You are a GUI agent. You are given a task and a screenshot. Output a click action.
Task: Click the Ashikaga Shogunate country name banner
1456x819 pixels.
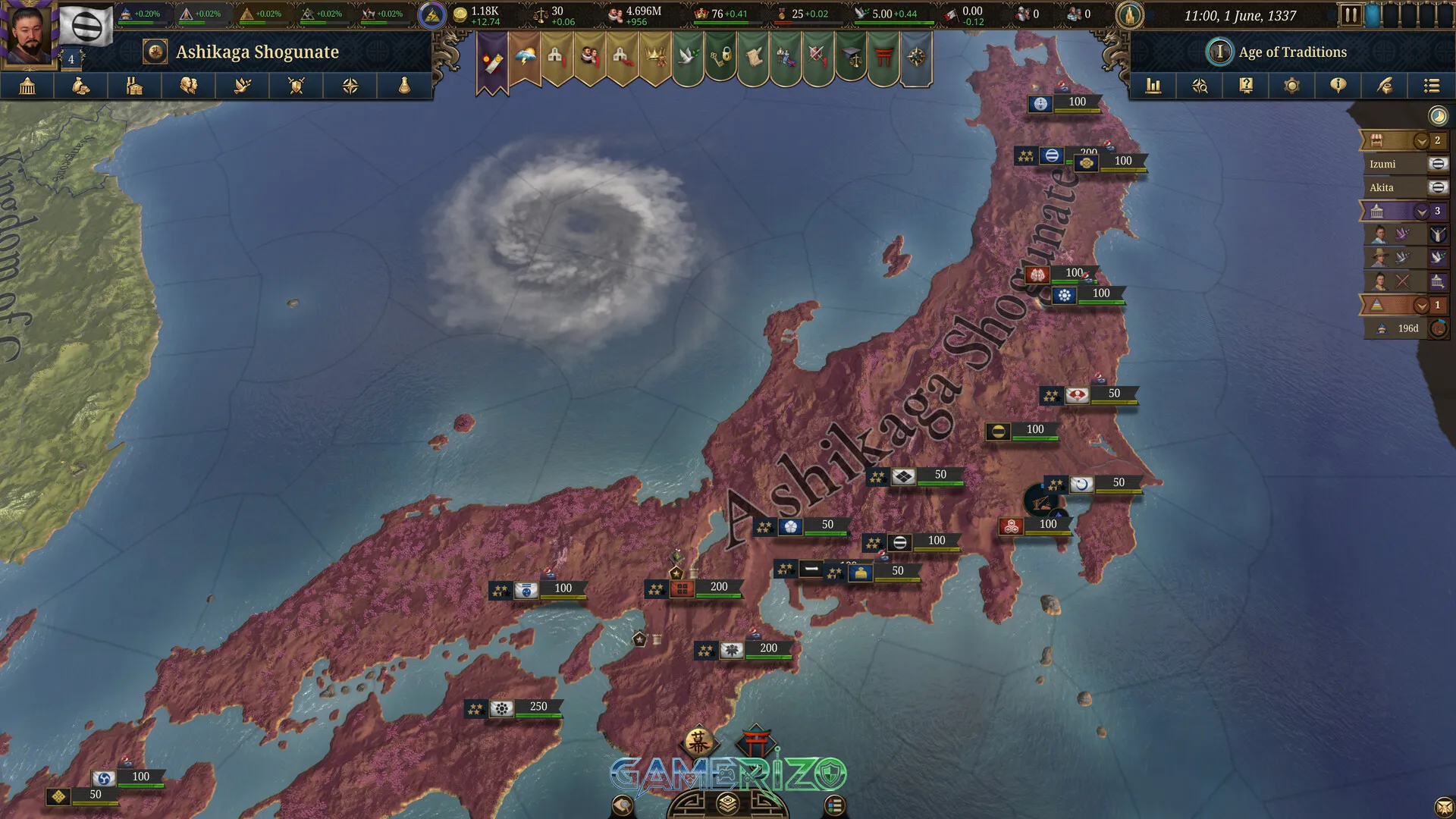coord(256,52)
